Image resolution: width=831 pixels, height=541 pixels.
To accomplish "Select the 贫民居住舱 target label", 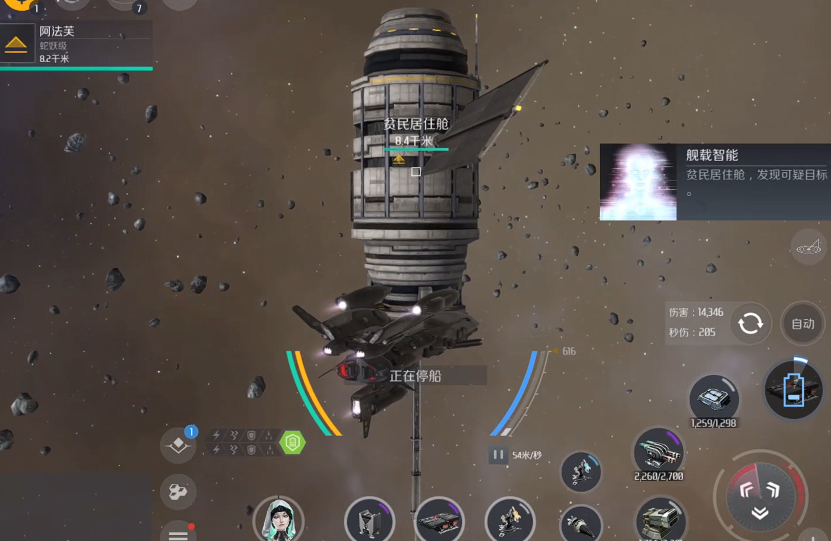I will tap(415, 125).
